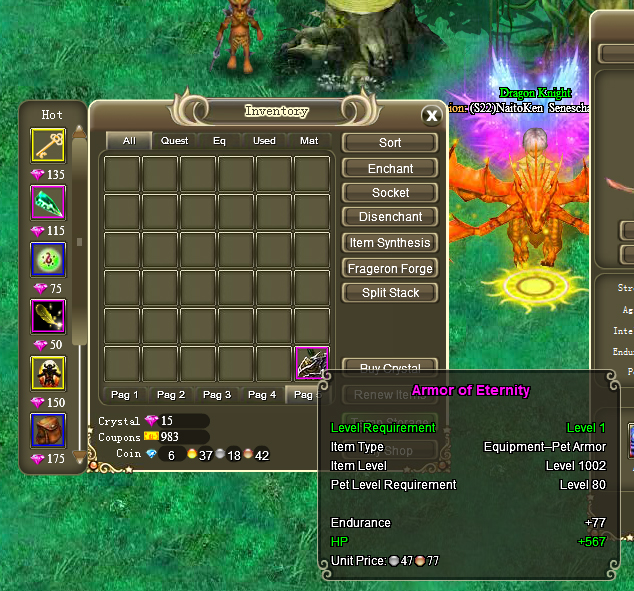
Task: Go to inventory Pag 1
Action: (x=125, y=395)
